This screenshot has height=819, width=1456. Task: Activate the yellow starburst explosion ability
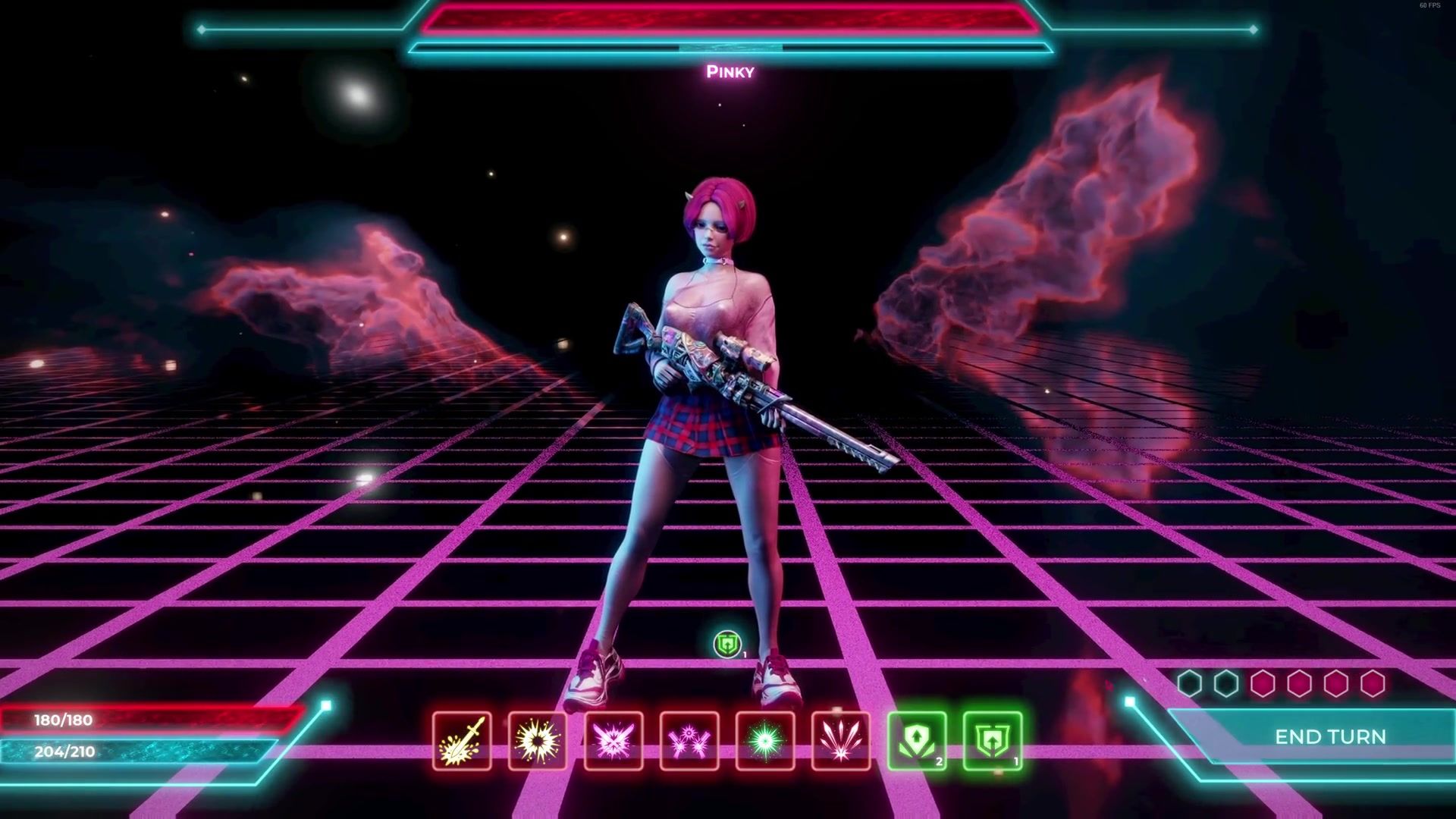538,741
